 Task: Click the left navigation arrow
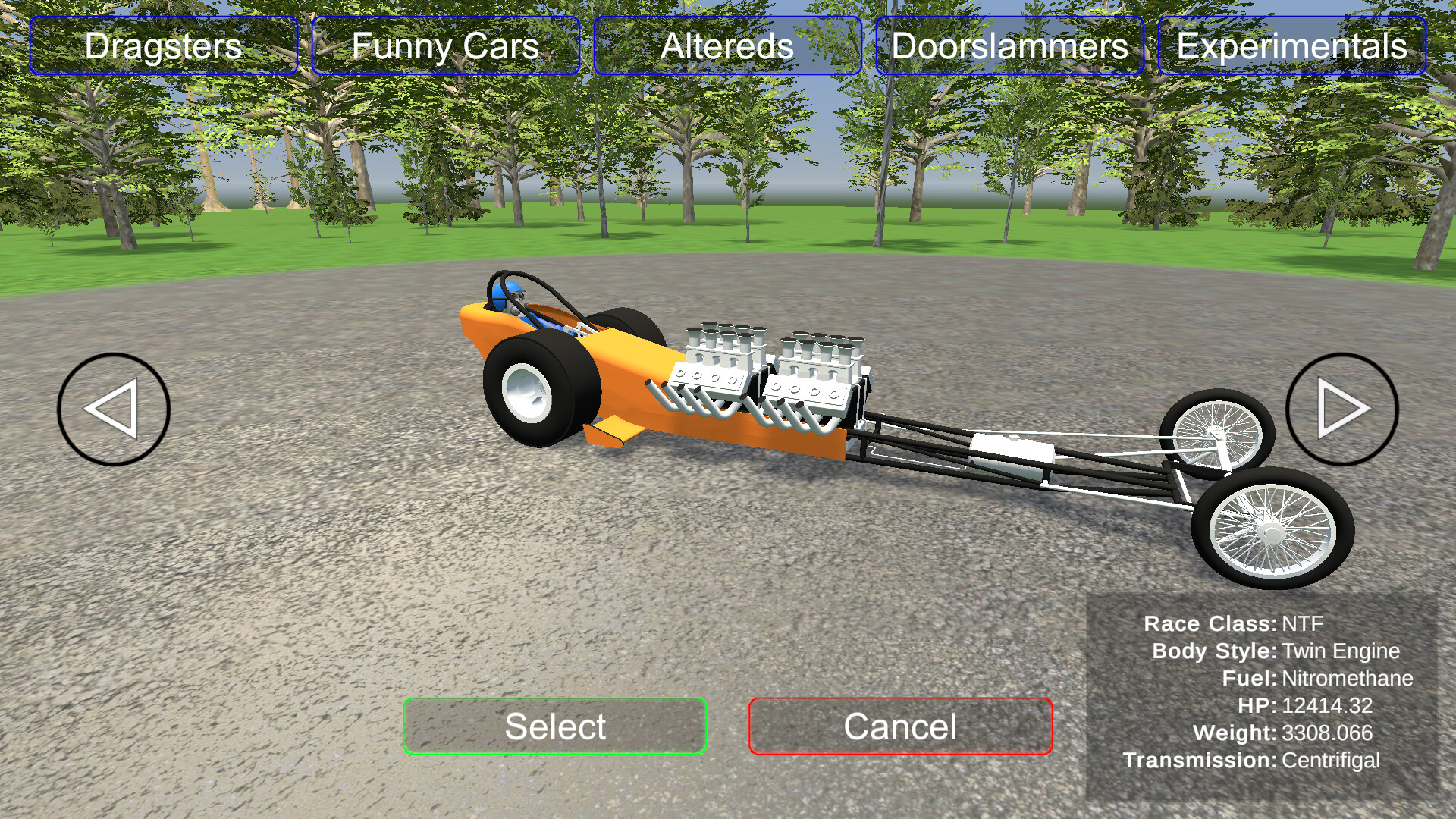(114, 408)
